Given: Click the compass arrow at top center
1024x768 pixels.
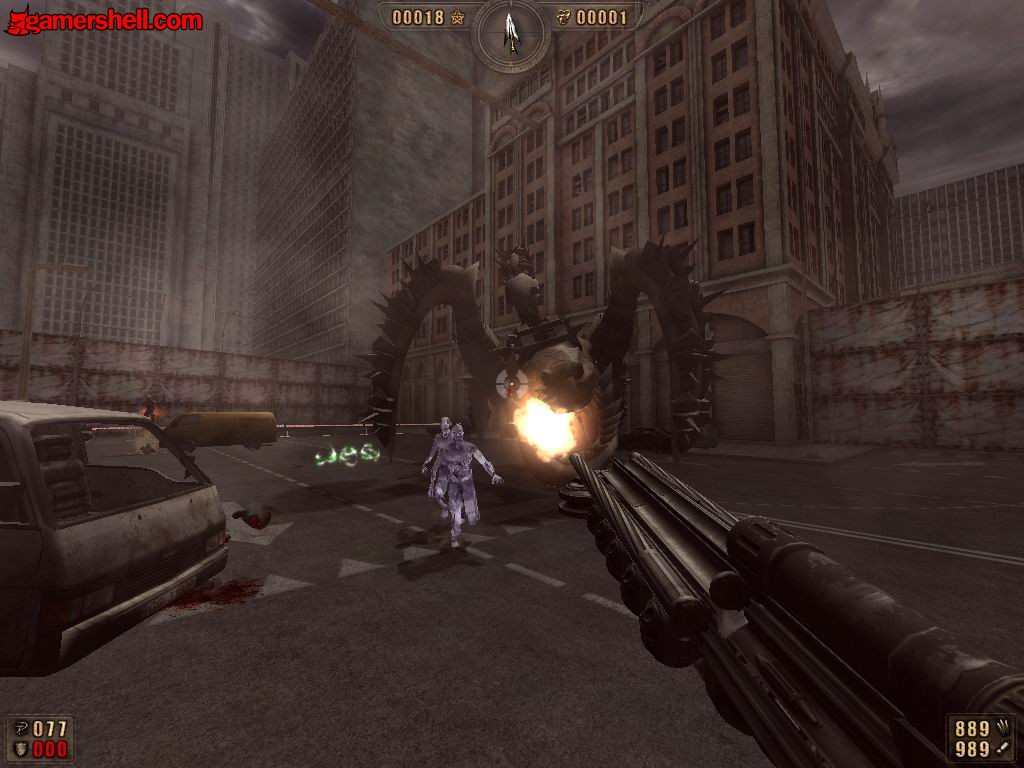Looking at the screenshot, I should [x=511, y=31].
